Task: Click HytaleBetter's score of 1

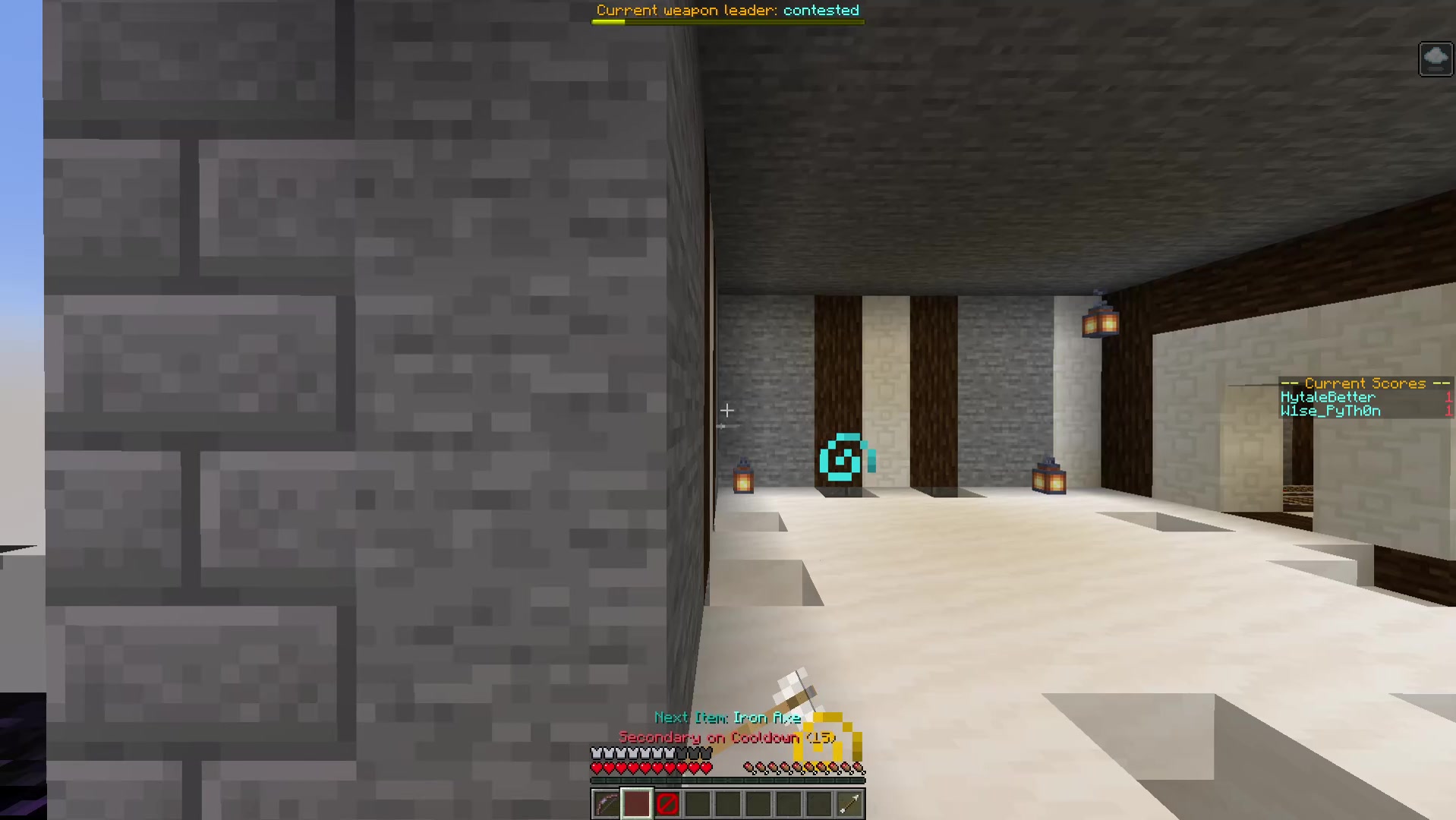Action: (1448, 397)
